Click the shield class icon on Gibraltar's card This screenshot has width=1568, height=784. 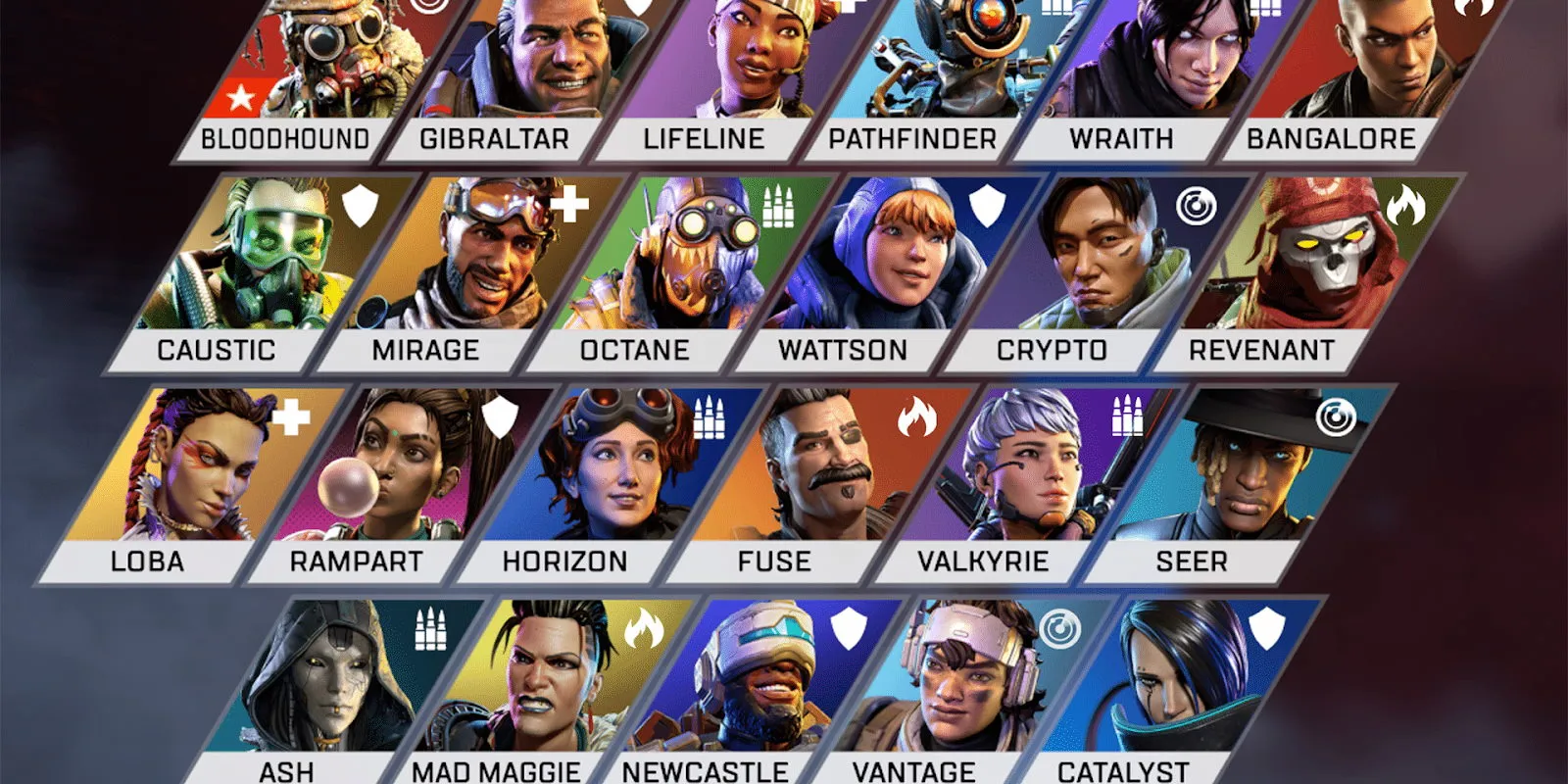(639, 5)
